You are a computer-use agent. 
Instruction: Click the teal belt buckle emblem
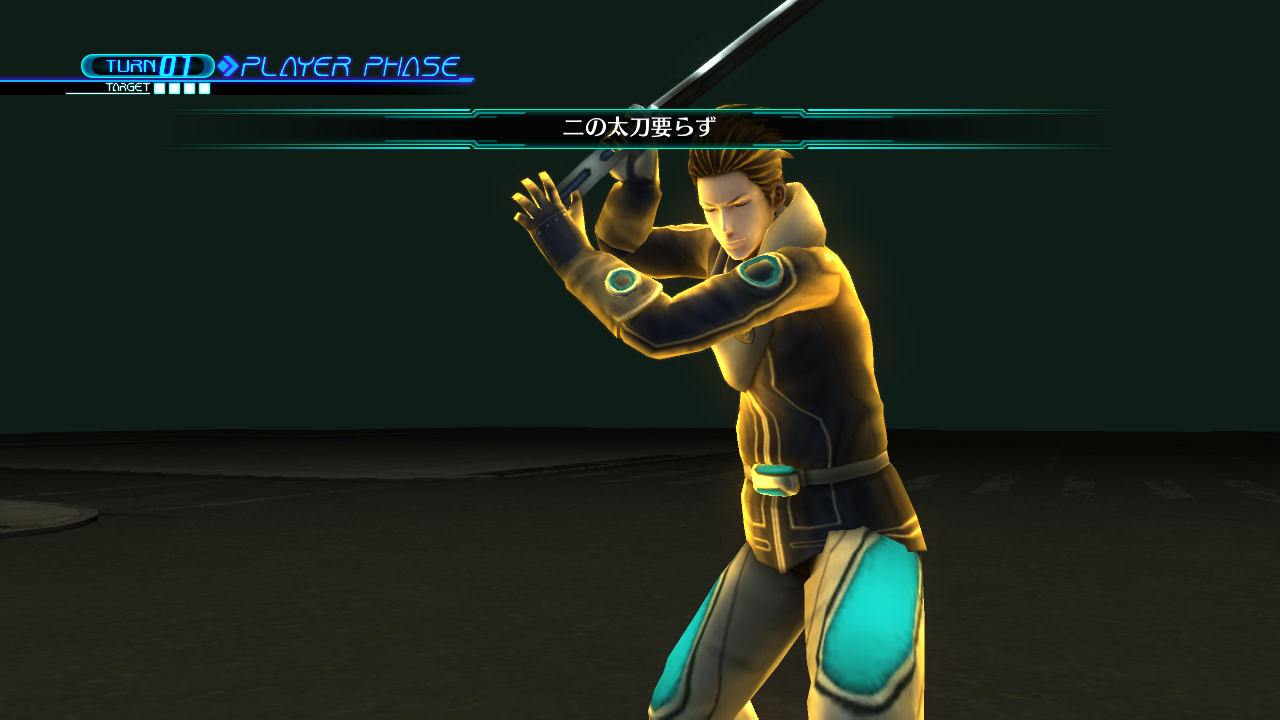coord(778,481)
